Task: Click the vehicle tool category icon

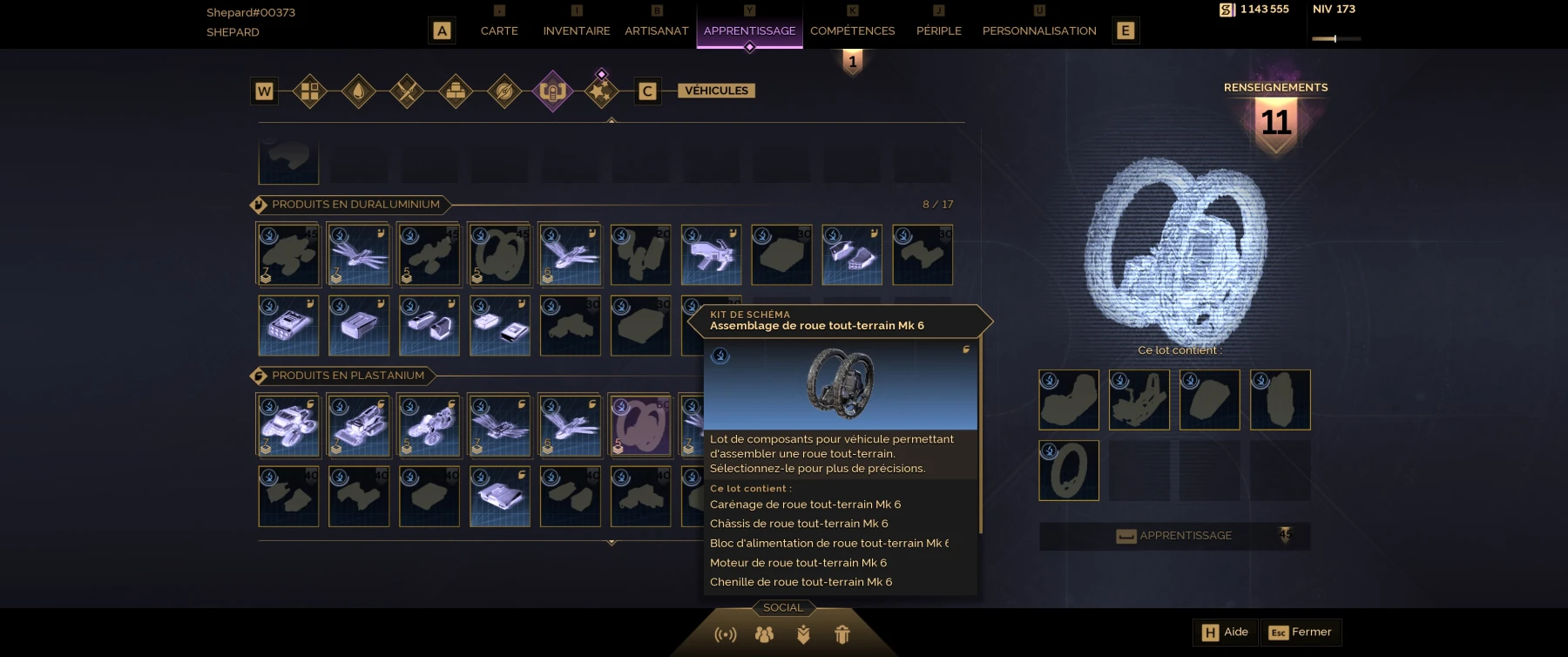Action: point(552,91)
